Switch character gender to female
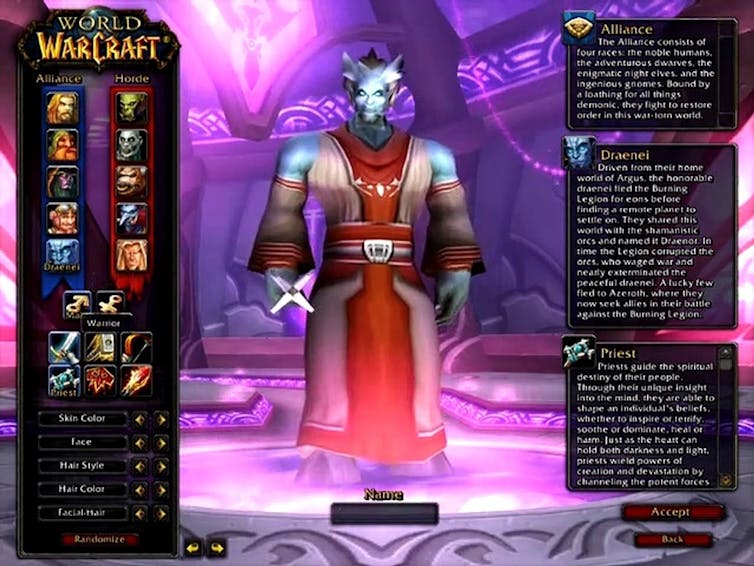Viewport: 754px width, 566px height. click(x=109, y=304)
